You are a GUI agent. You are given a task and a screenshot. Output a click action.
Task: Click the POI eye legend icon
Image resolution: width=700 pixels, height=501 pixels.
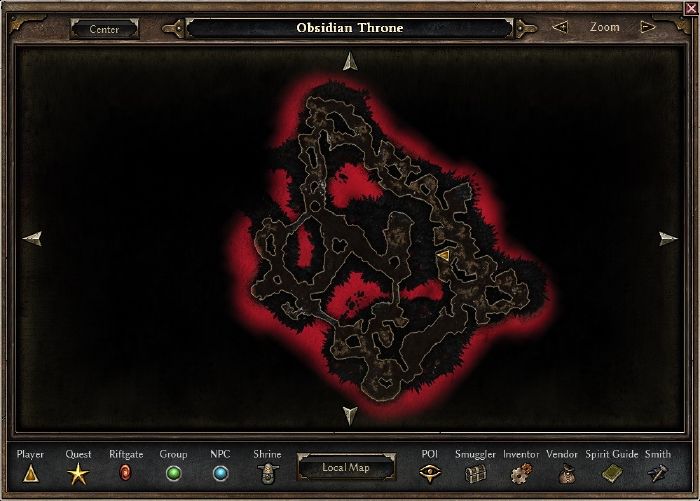point(430,474)
